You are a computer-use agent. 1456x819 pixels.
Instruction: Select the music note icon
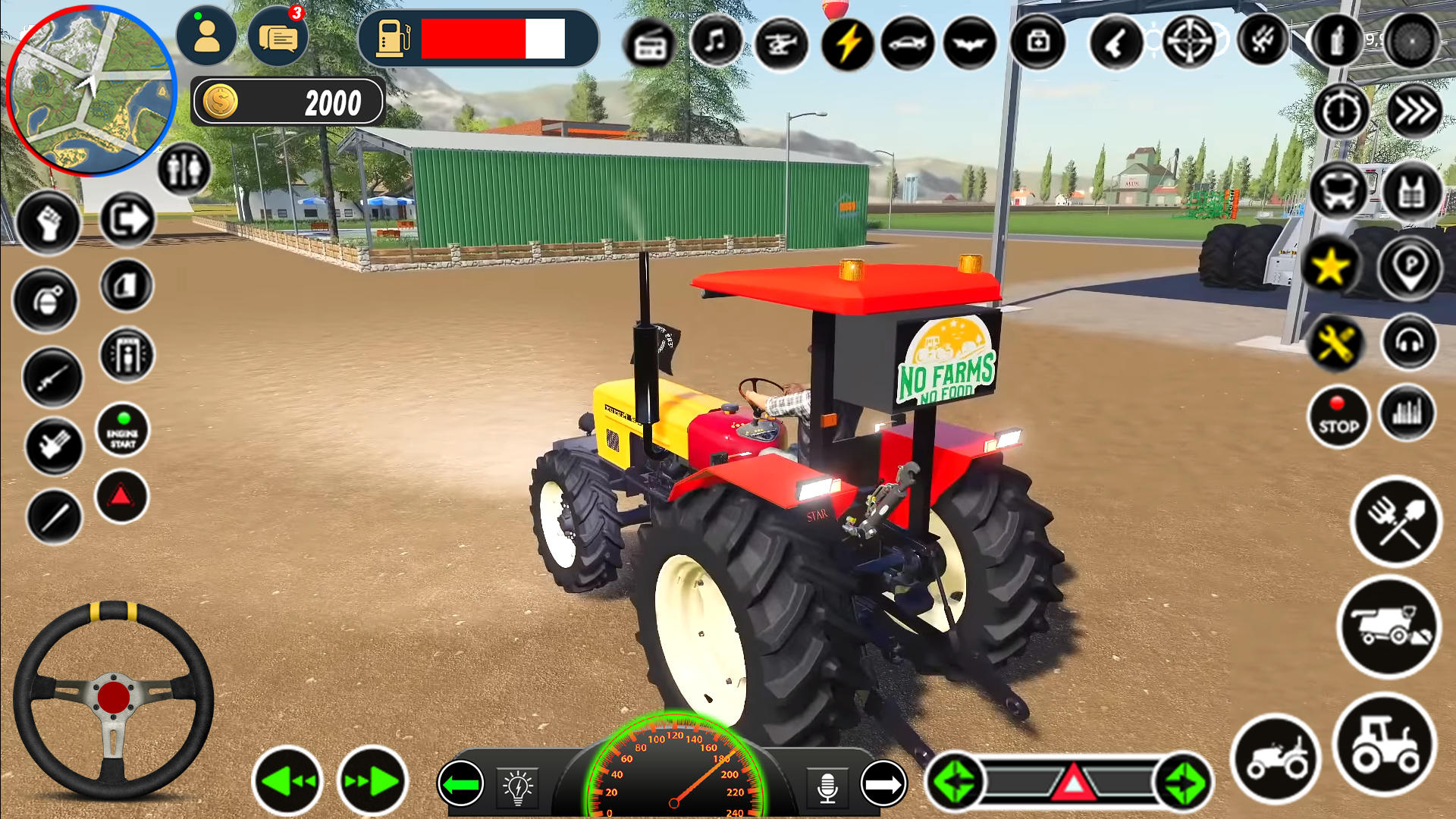tap(716, 43)
